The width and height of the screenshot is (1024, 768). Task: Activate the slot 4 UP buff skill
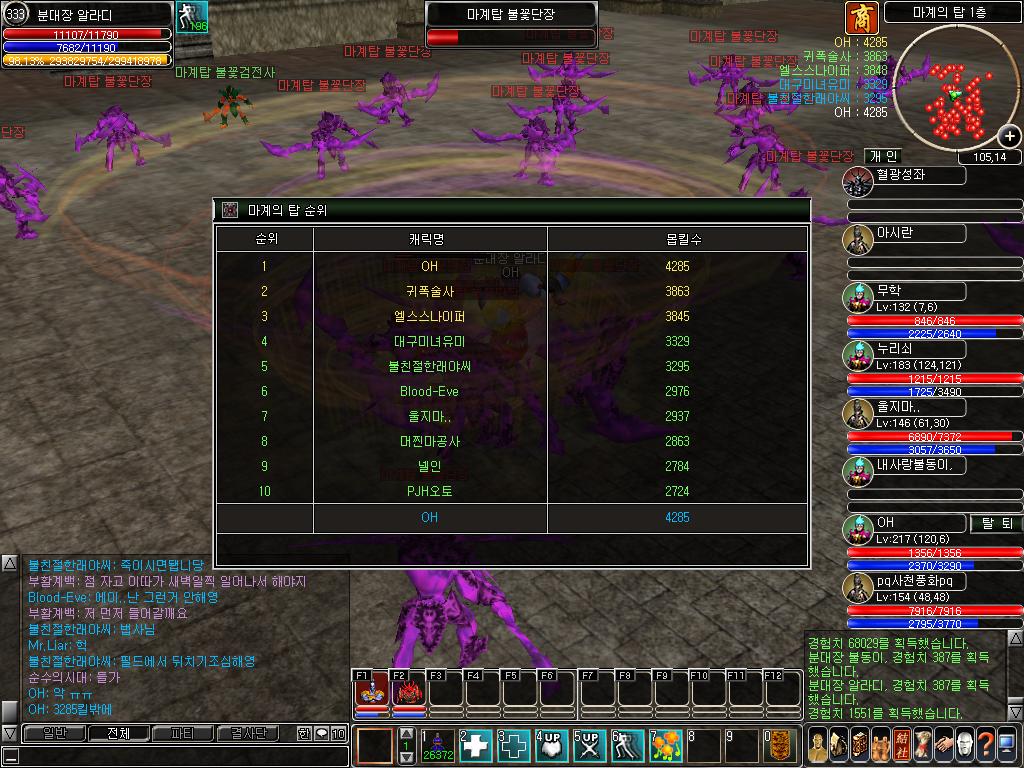click(551, 746)
